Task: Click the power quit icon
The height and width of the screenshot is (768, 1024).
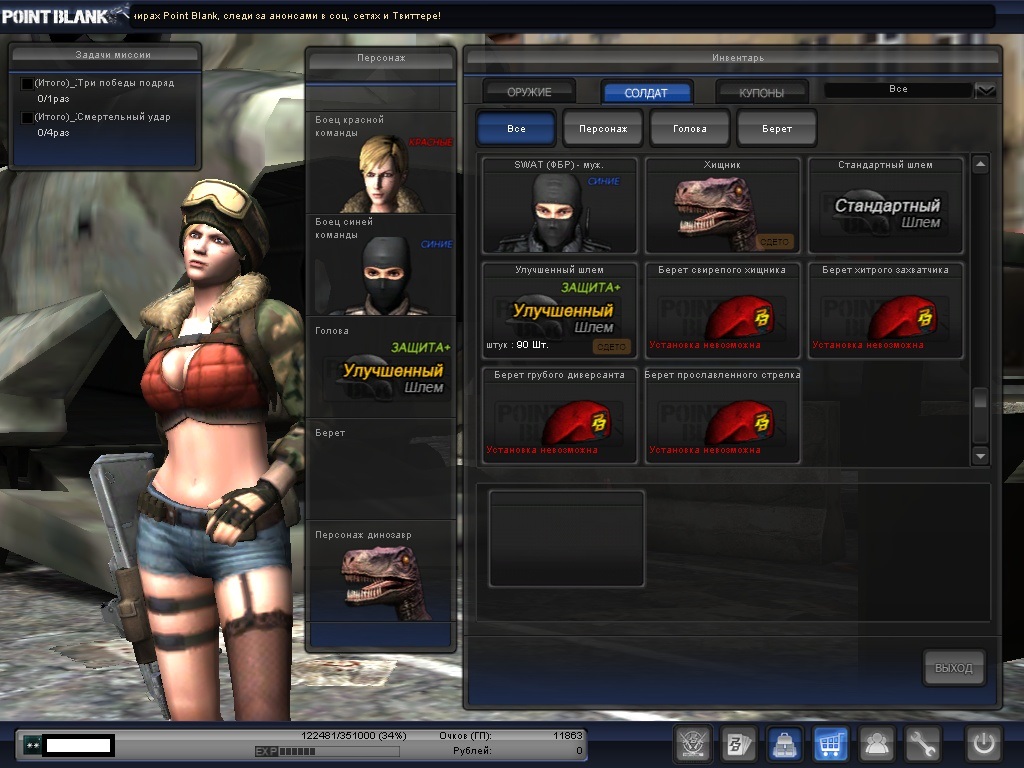Action: click(x=983, y=744)
